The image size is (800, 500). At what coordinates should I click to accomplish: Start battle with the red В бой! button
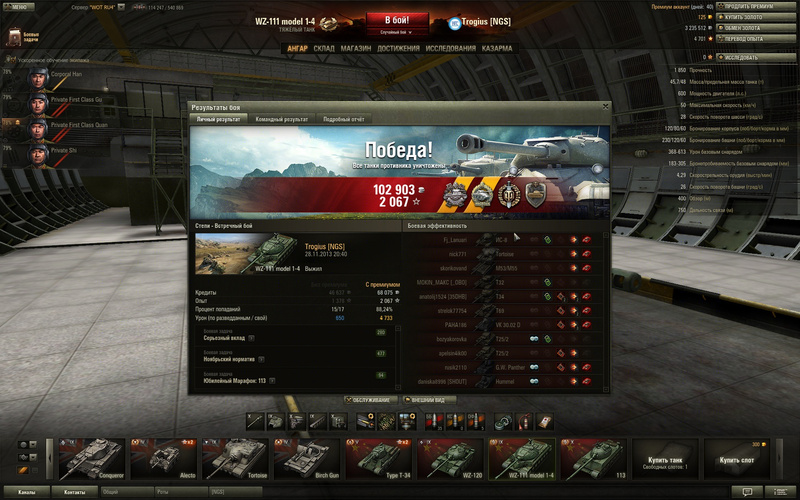tap(397, 20)
